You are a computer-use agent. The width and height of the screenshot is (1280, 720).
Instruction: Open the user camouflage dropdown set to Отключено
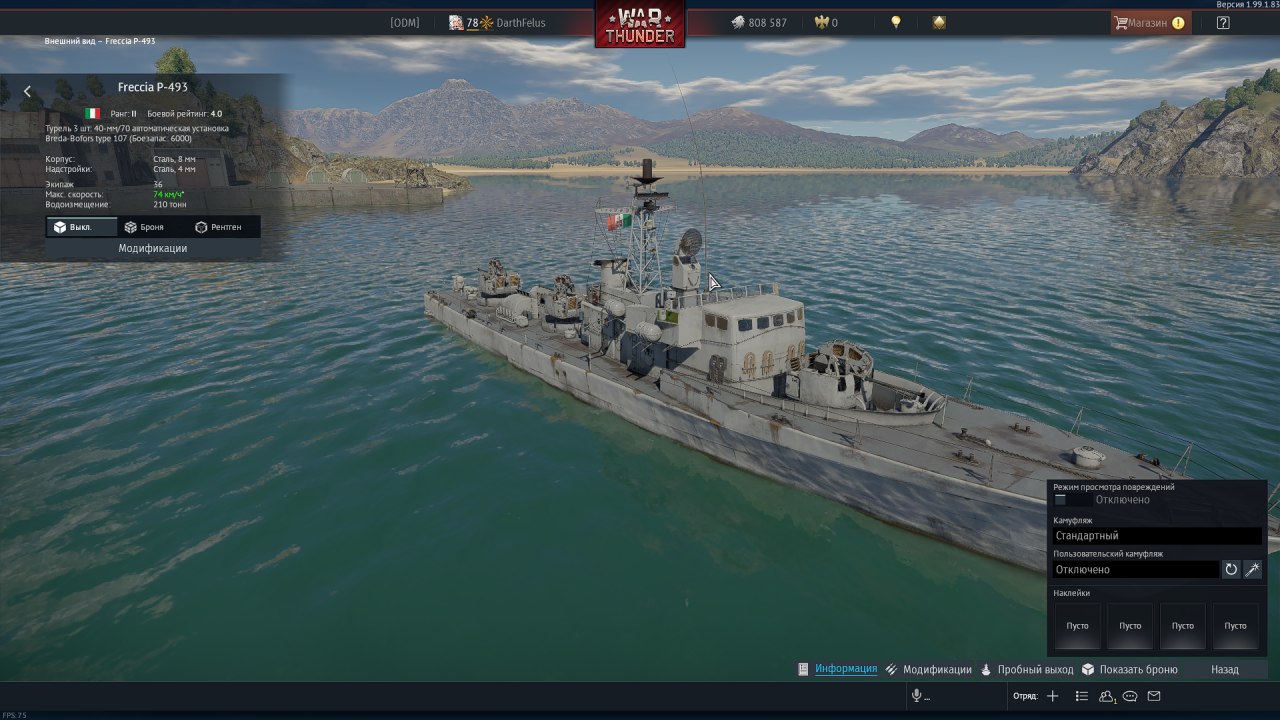coord(1135,569)
